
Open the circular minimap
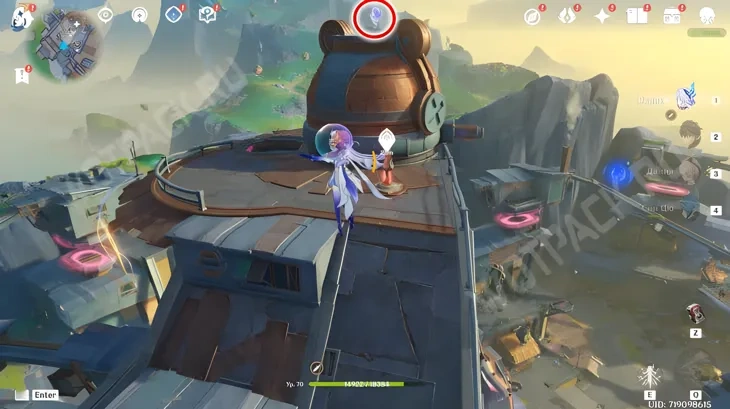coord(64,44)
